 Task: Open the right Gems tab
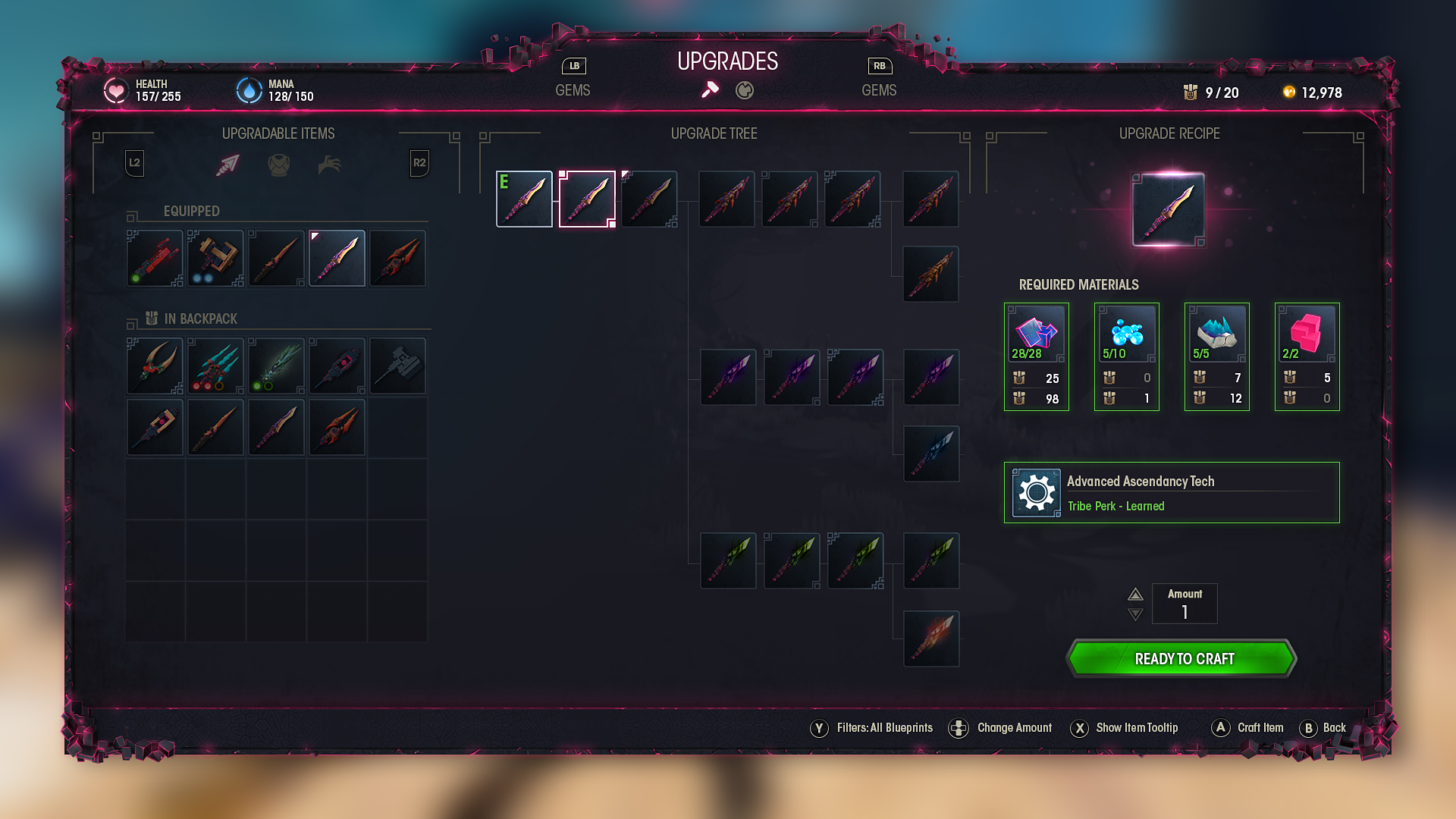(879, 89)
